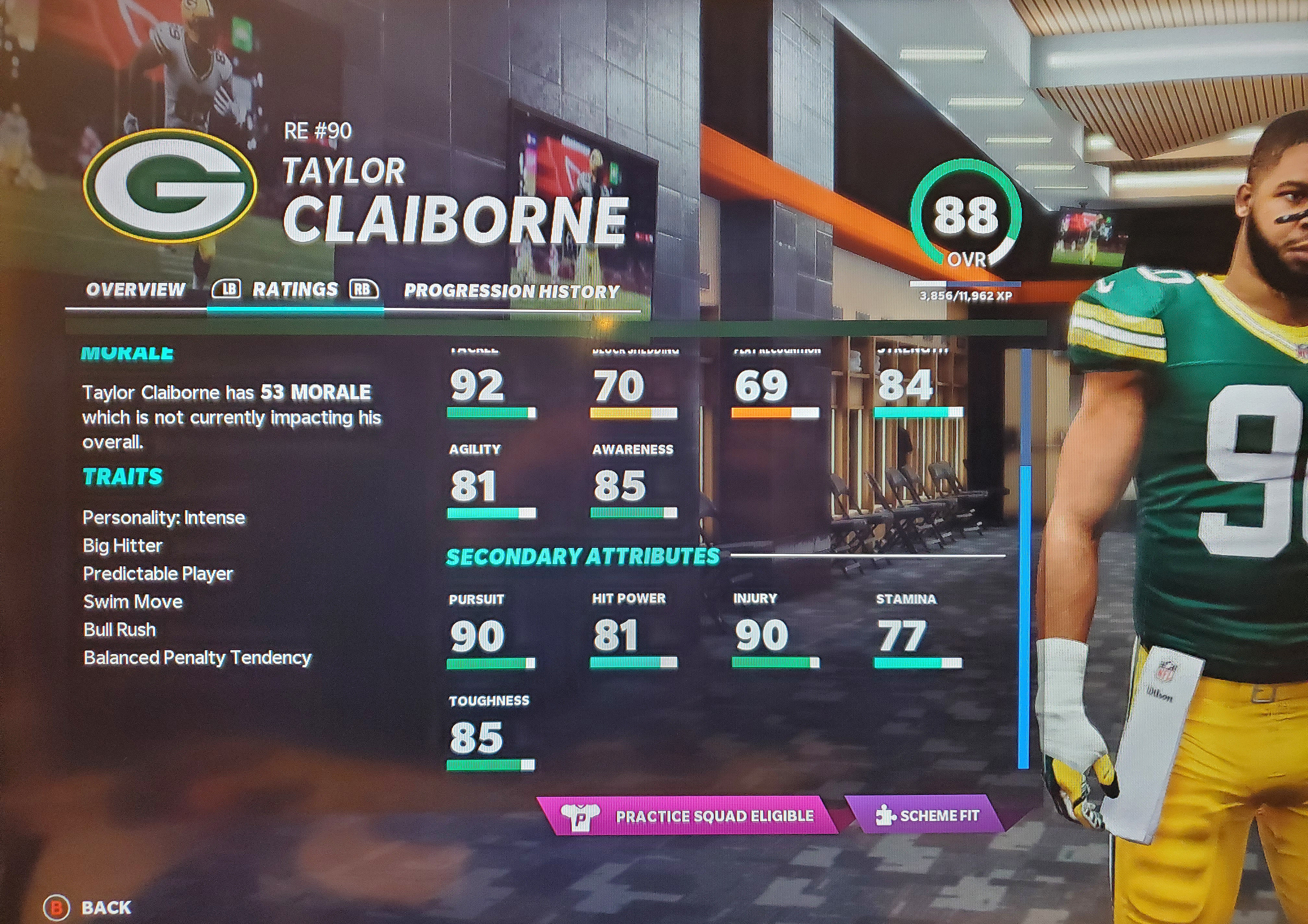
Task: Switch to the Overview tab
Action: tap(136, 290)
